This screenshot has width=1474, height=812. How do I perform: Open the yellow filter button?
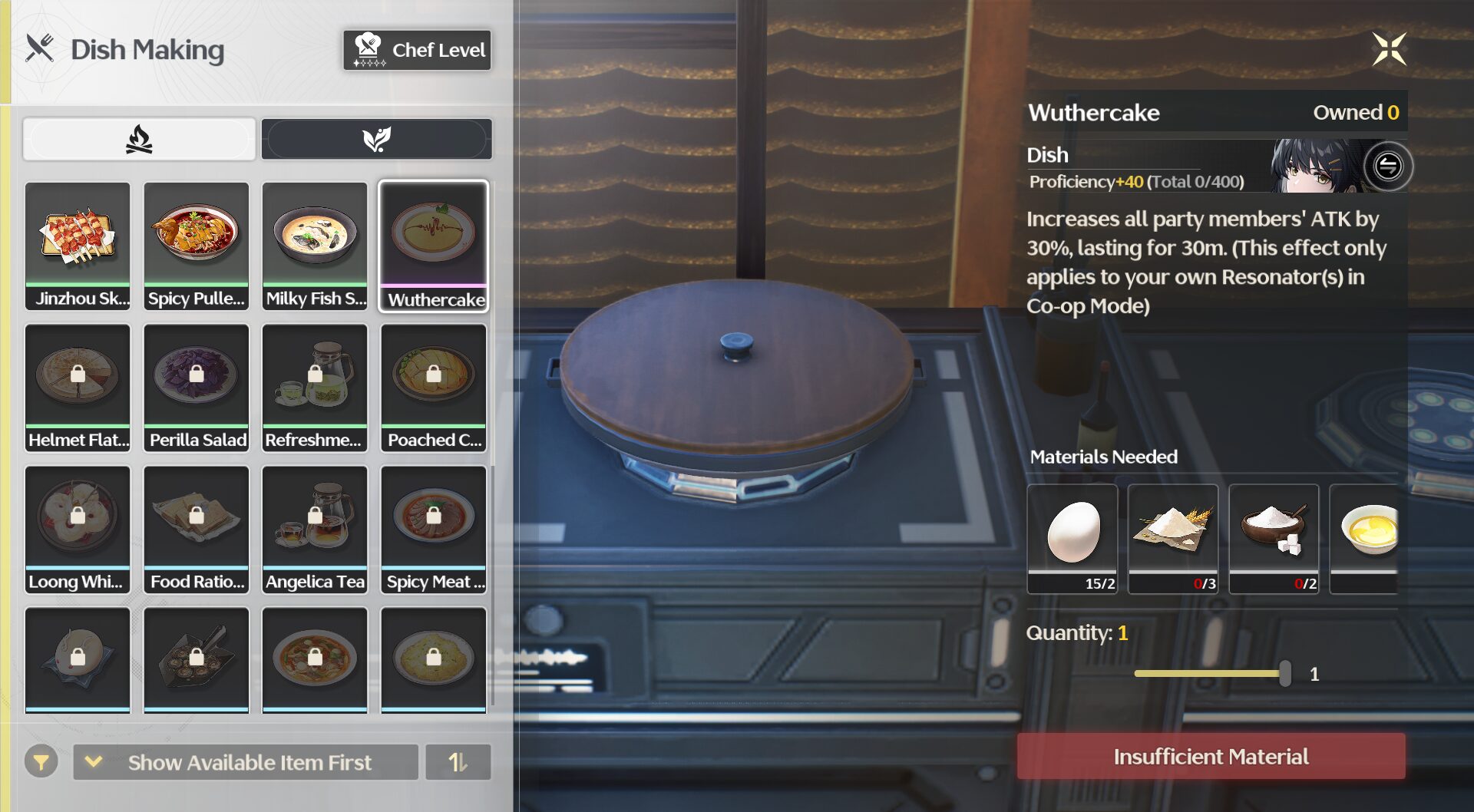point(41,762)
